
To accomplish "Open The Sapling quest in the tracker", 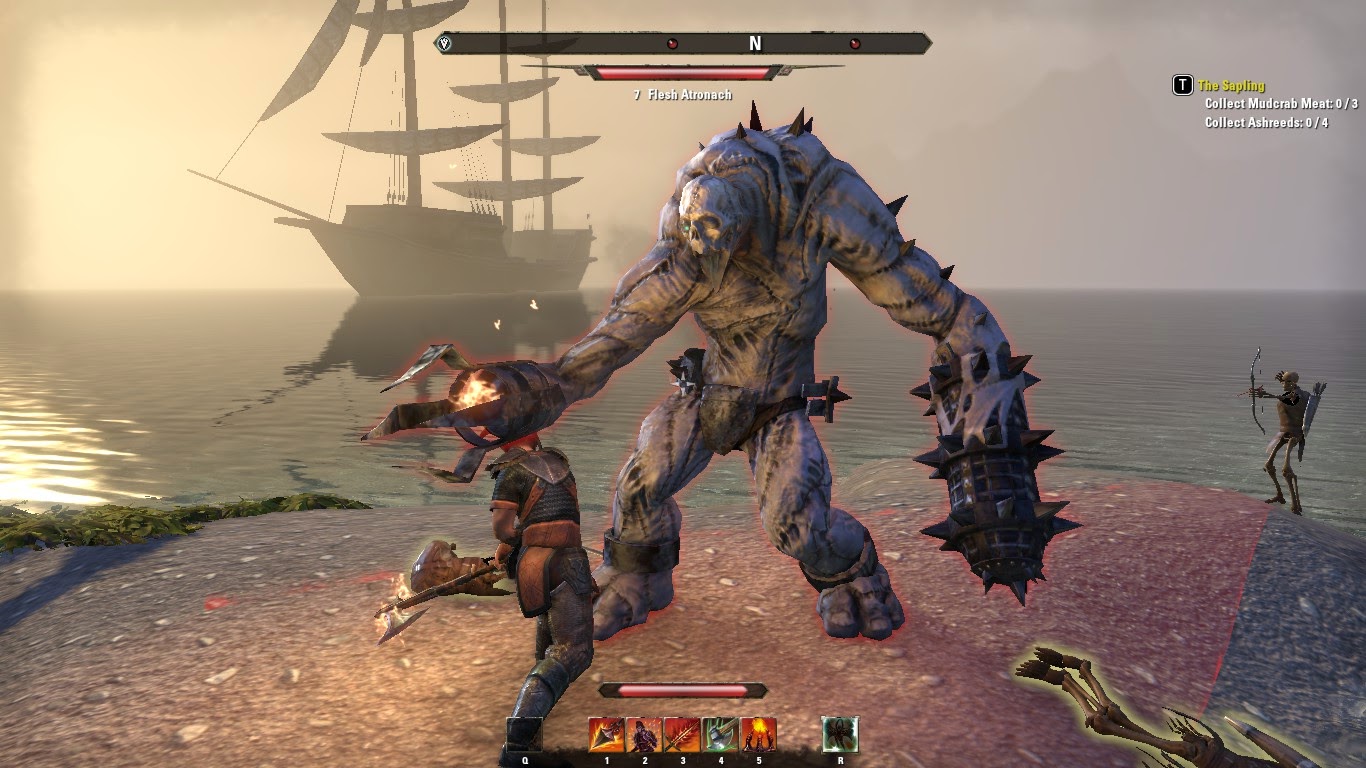I will coord(1231,86).
